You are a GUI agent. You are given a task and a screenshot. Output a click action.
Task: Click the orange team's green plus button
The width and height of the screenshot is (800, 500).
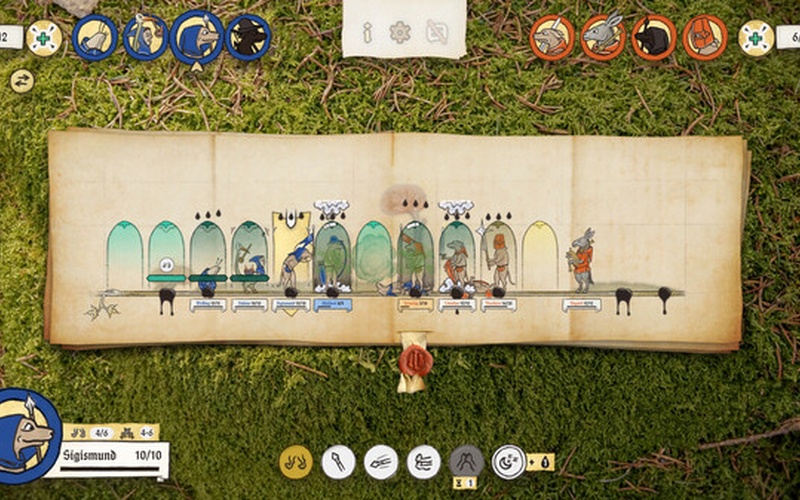756,38
